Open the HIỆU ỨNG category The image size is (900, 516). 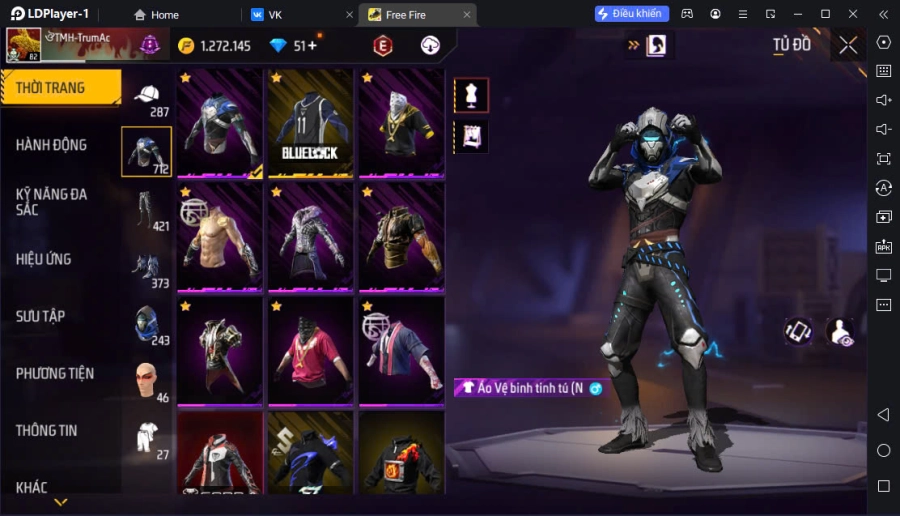point(44,259)
